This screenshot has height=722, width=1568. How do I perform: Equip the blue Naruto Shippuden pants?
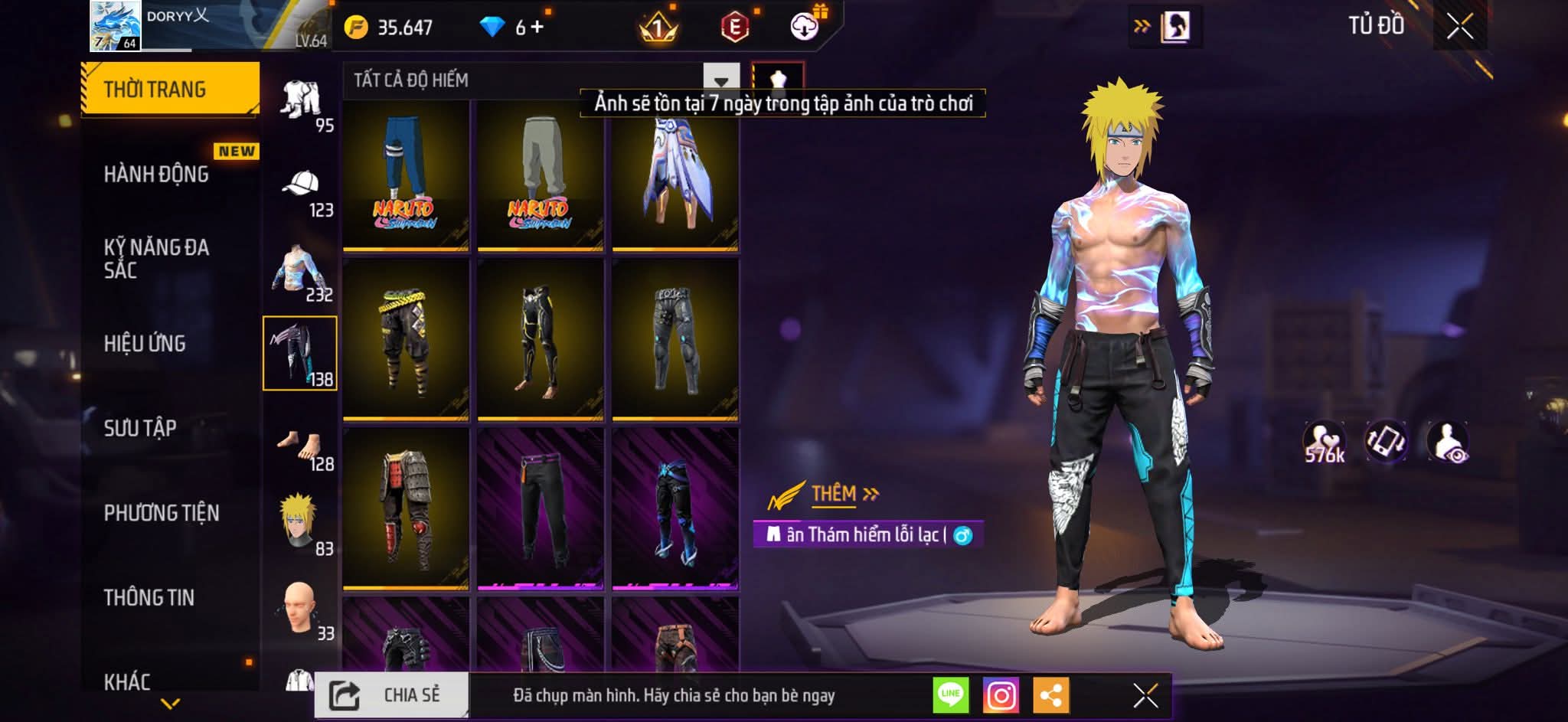coord(405,175)
